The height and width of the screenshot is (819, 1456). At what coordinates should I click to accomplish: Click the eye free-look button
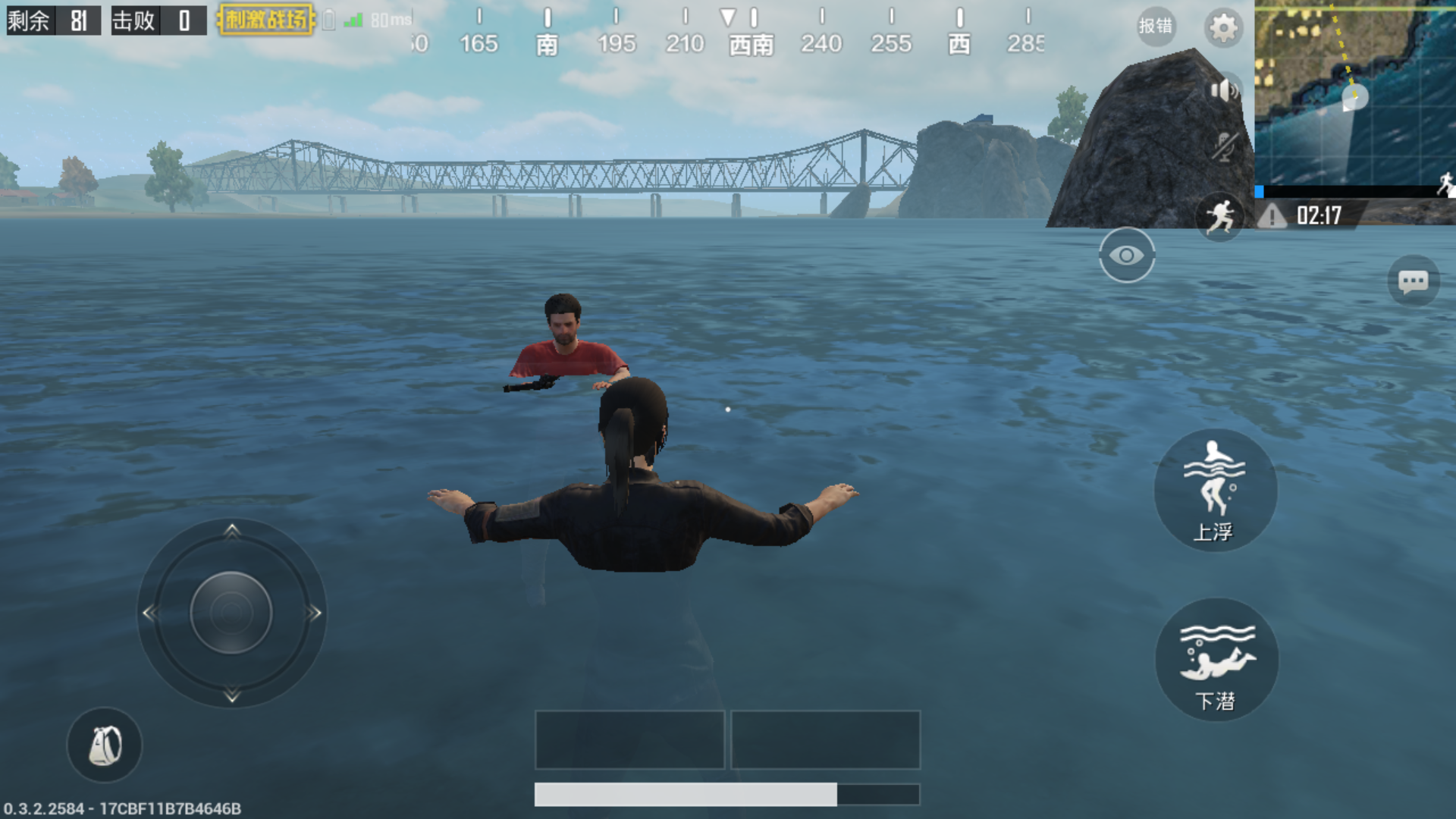pos(1127,256)
